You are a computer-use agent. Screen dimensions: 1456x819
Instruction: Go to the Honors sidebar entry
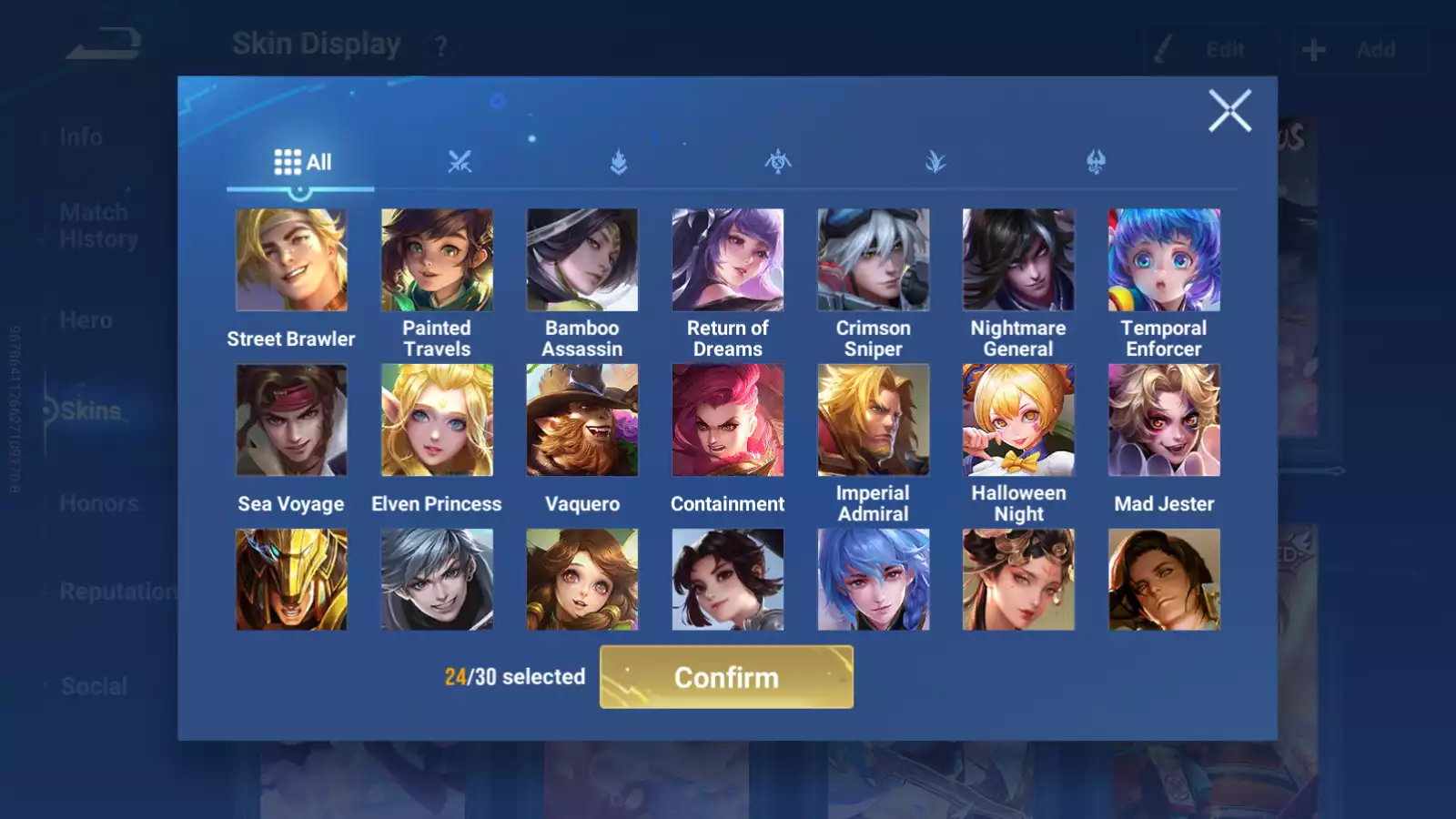(98, 502)
